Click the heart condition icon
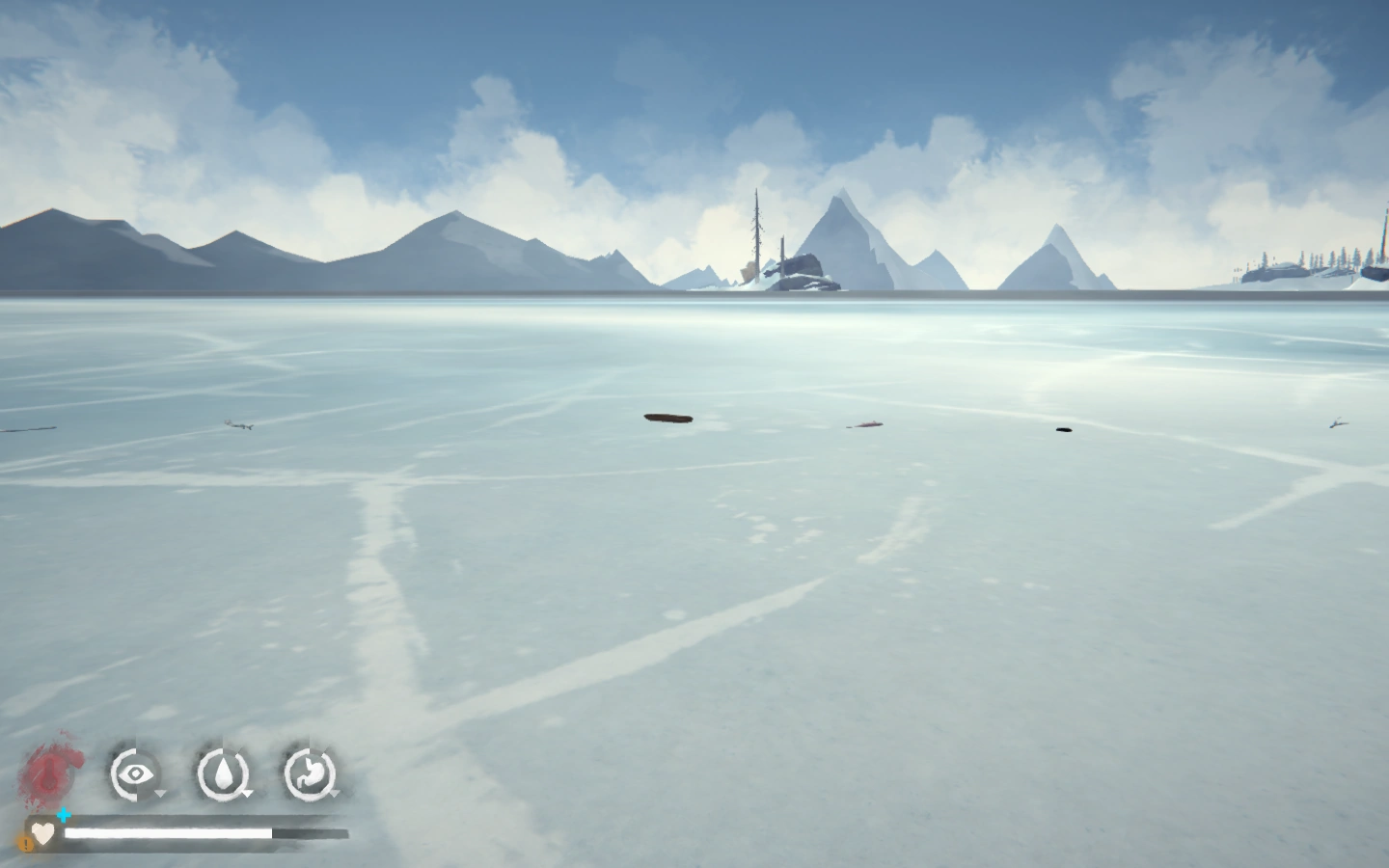Image resolution: width=1389 pixels, height=868 pixels. (42, 832)
